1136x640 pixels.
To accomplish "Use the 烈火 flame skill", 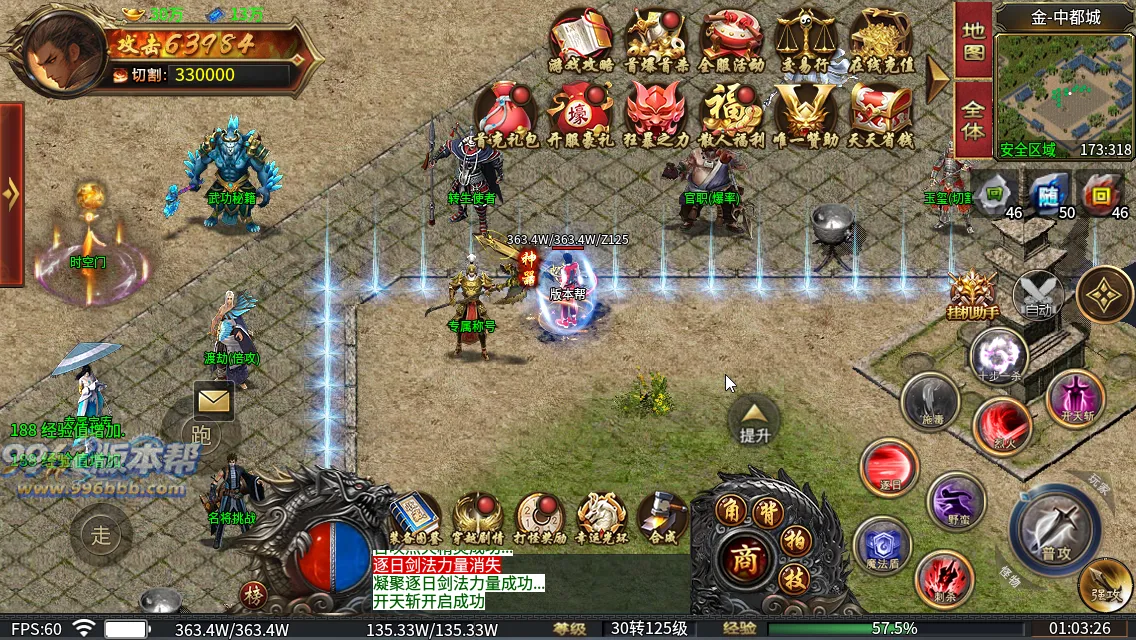I will (1002, 425).
